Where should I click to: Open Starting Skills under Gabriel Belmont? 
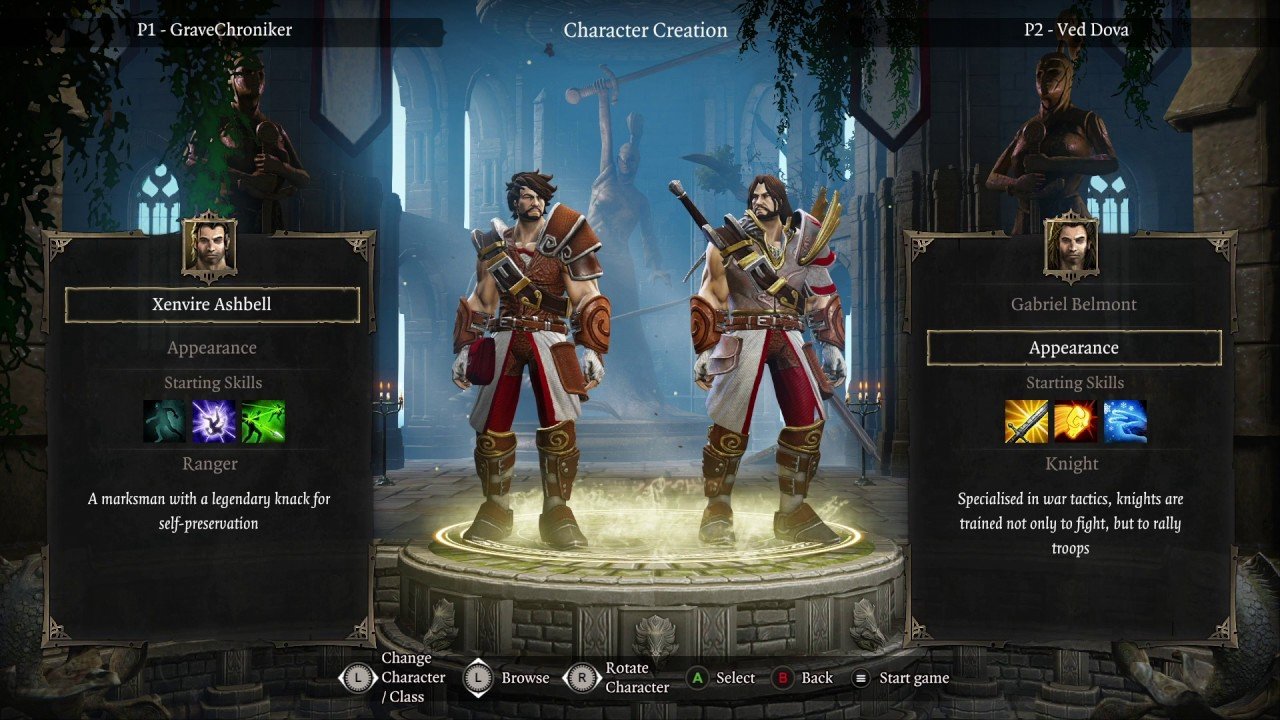pyautogui.click(x=1074, y=383)
